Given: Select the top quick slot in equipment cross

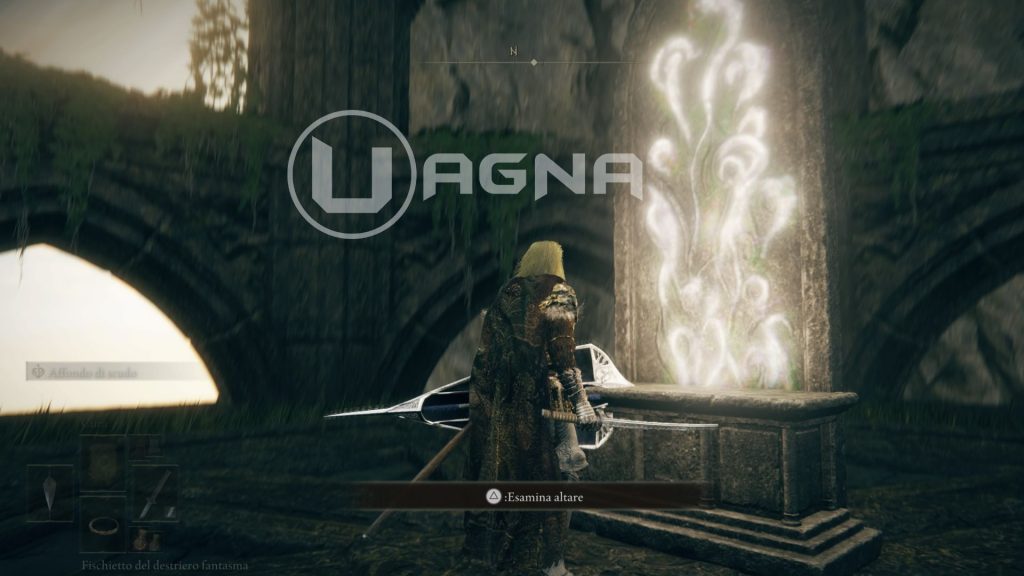Looking at the screenshot, I should pos(102,463).
